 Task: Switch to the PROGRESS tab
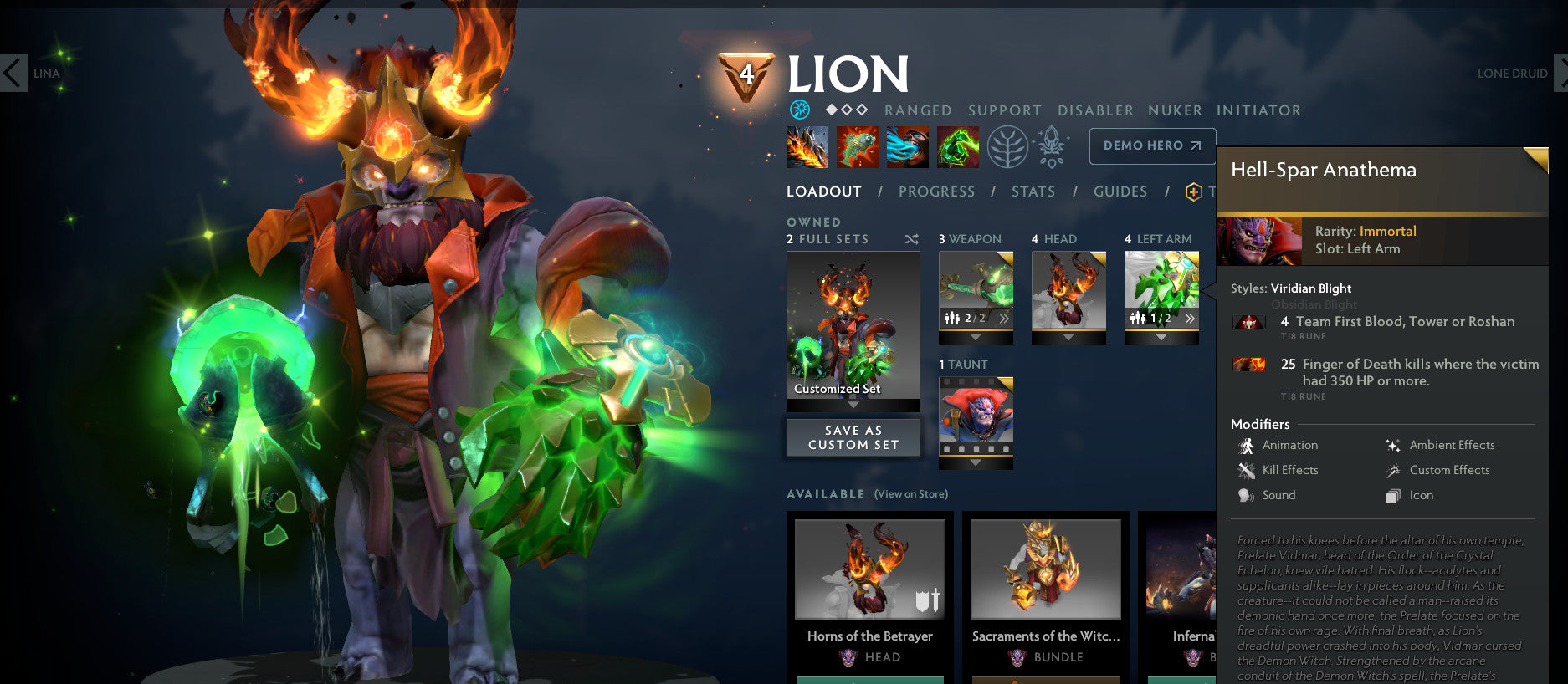pos(936,191)
